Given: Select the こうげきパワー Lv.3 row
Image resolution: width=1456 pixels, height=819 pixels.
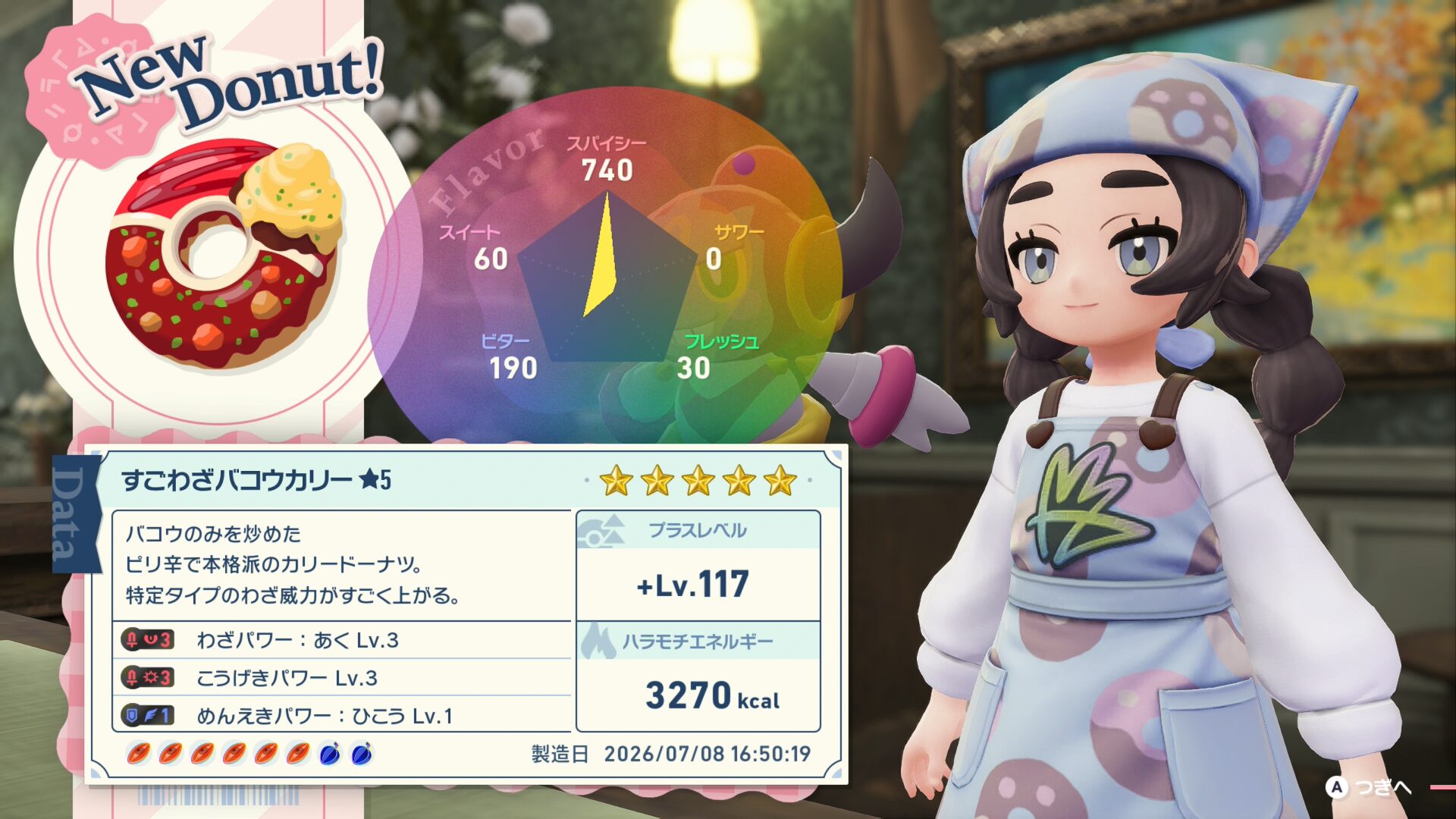Looking at the screenshot, I should (341, 677).
